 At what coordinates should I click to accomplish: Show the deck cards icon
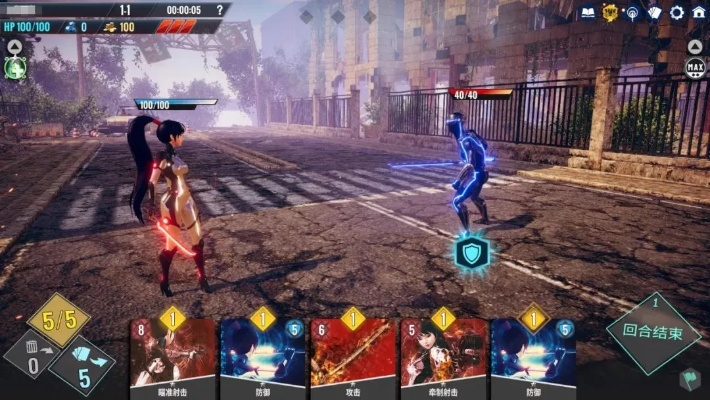pos(654,13)
